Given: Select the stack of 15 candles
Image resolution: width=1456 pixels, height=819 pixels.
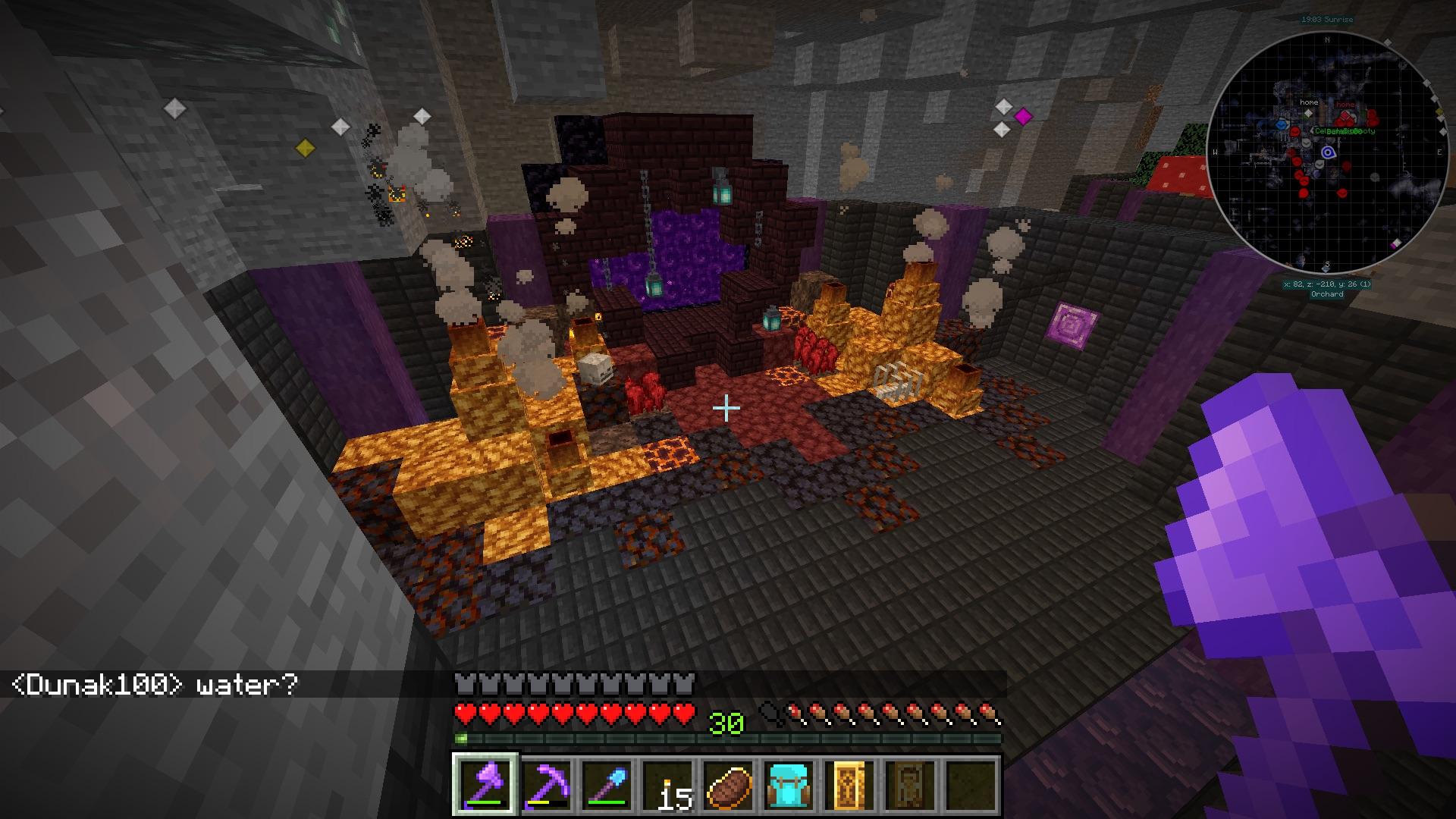Looking at the screenshot, I should [x=667, y=785].
